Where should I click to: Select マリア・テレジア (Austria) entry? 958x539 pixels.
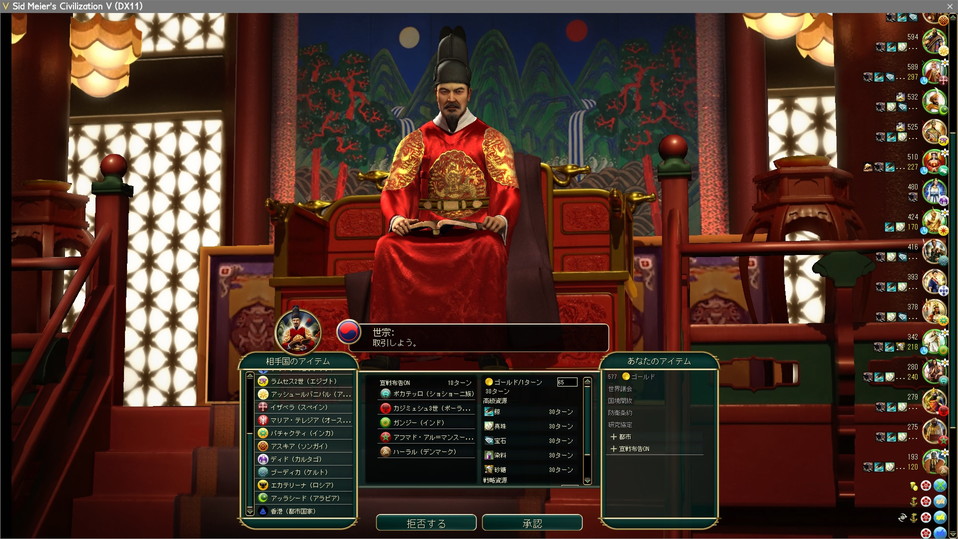click(x=303, y=420)
